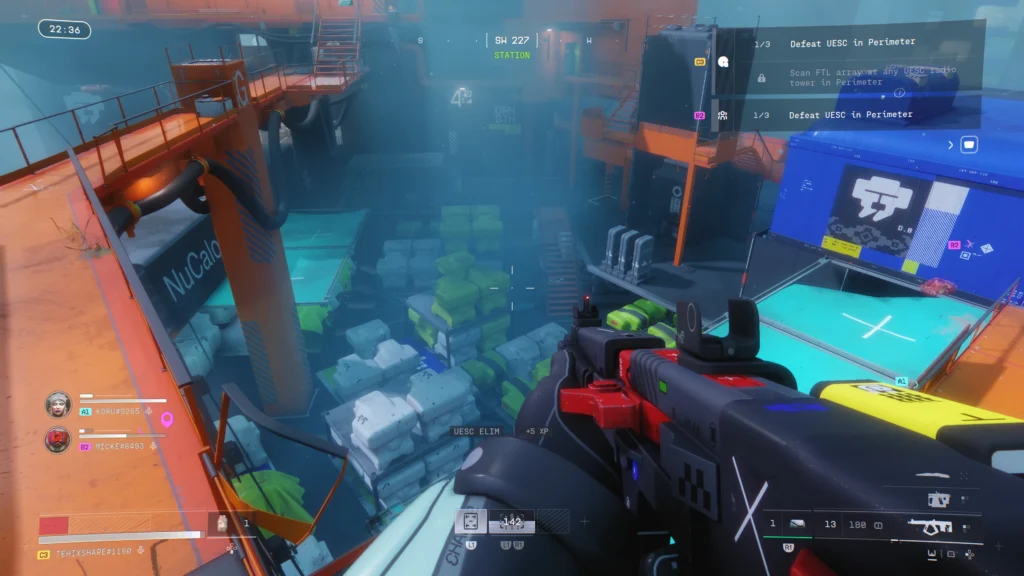Select KORU#9265's squad portrait
The image size is (1024, 576).
tap(58, 404)
